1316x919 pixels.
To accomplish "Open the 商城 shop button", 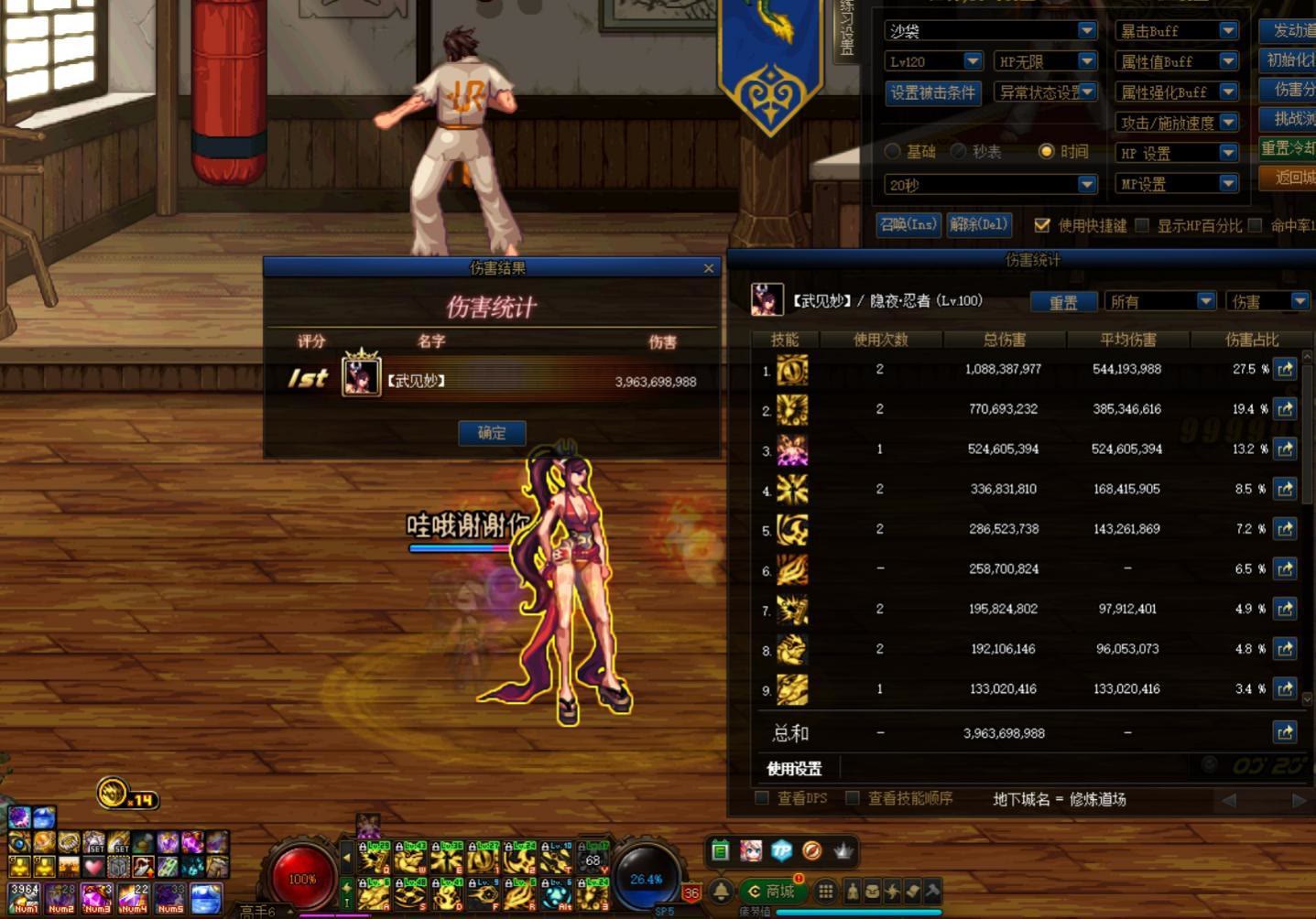I will [772, 891].
